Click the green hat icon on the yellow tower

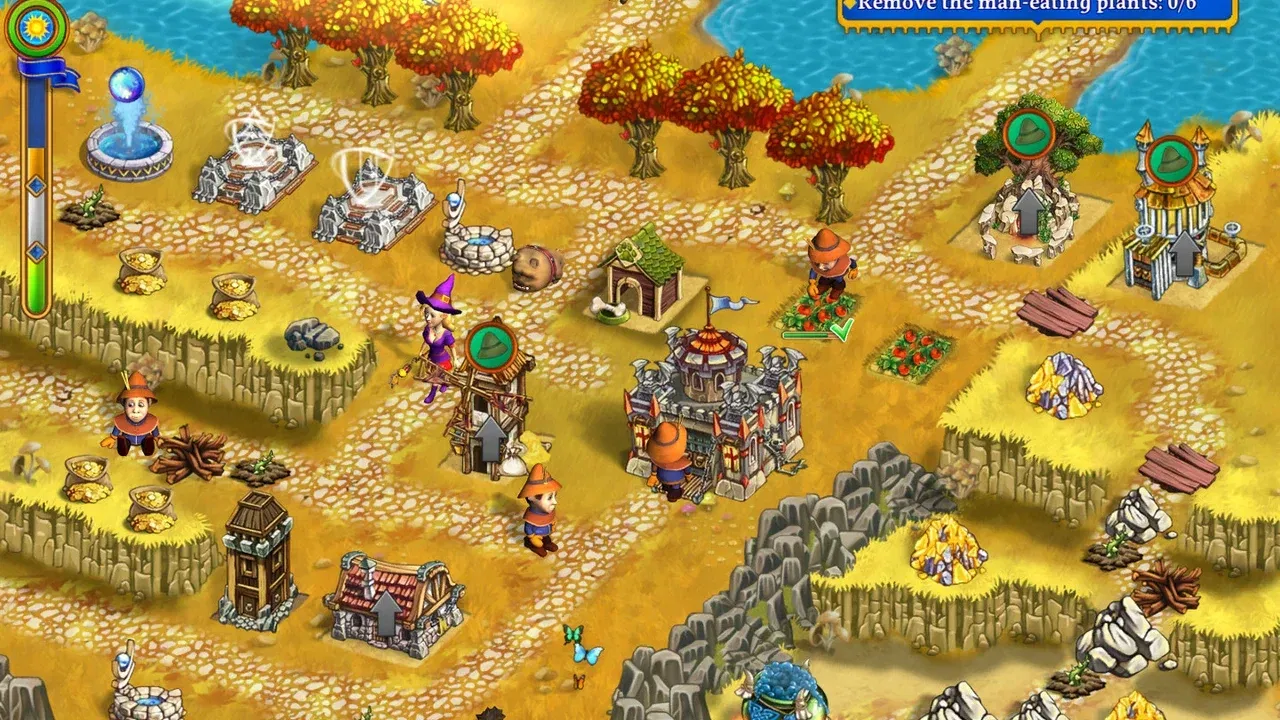1172,157
